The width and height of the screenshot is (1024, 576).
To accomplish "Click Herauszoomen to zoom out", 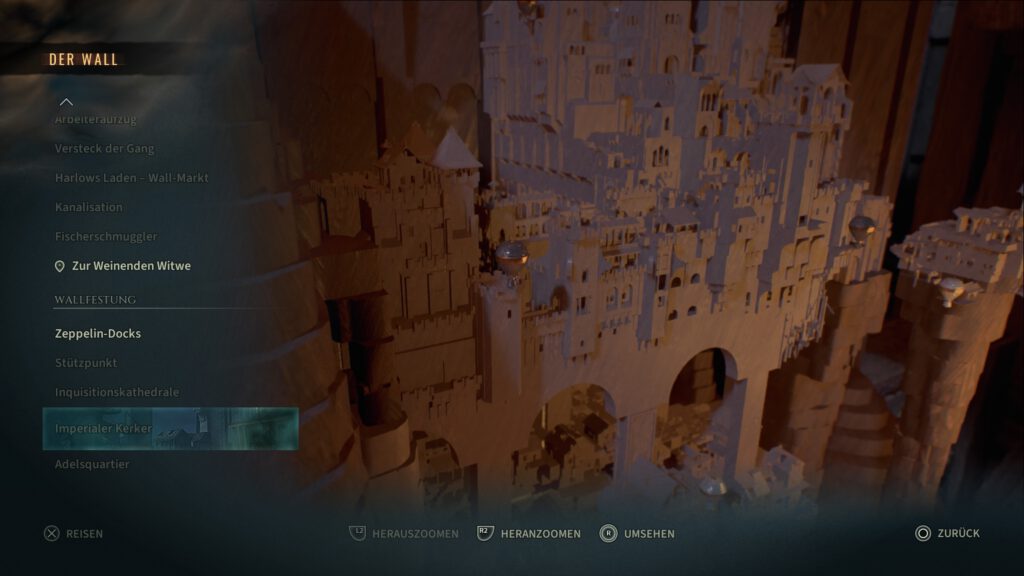I will pyautogui.click(x=404, y=534).
